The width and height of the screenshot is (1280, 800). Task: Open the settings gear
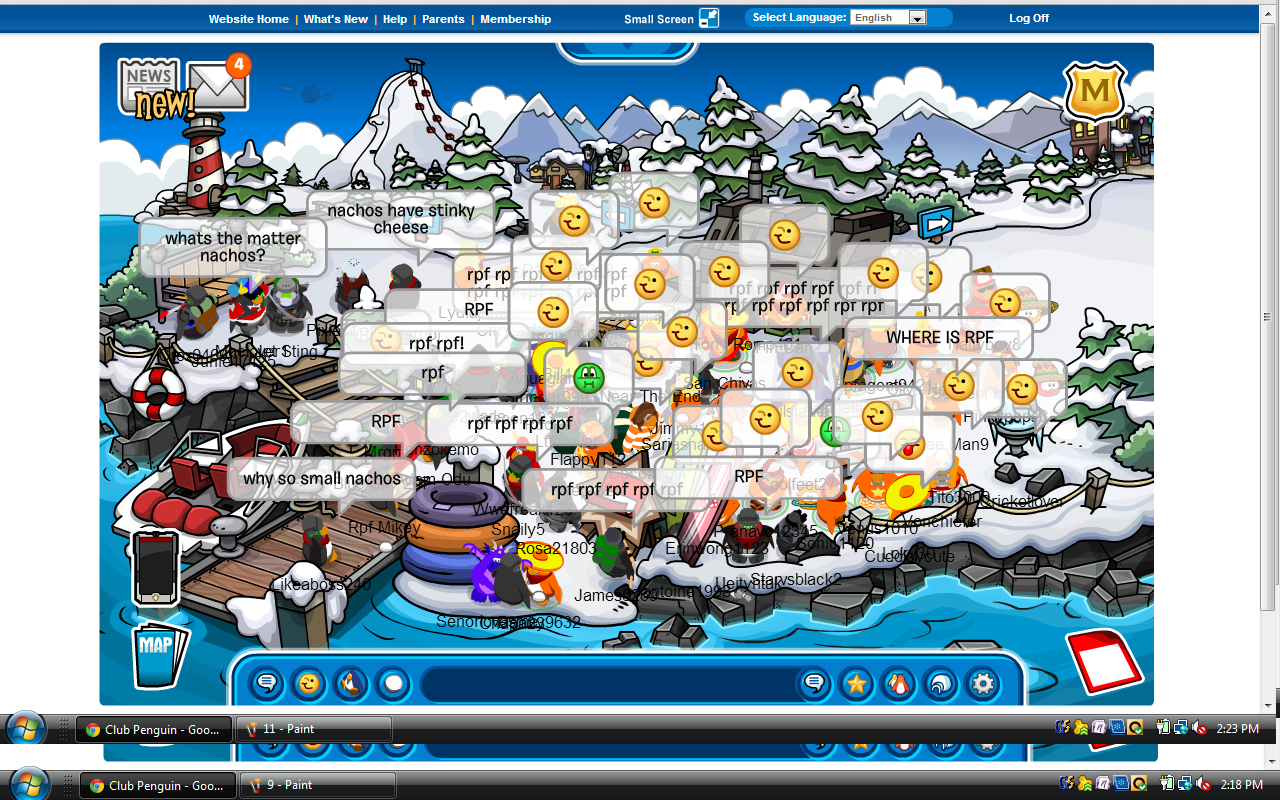point(983,684)
